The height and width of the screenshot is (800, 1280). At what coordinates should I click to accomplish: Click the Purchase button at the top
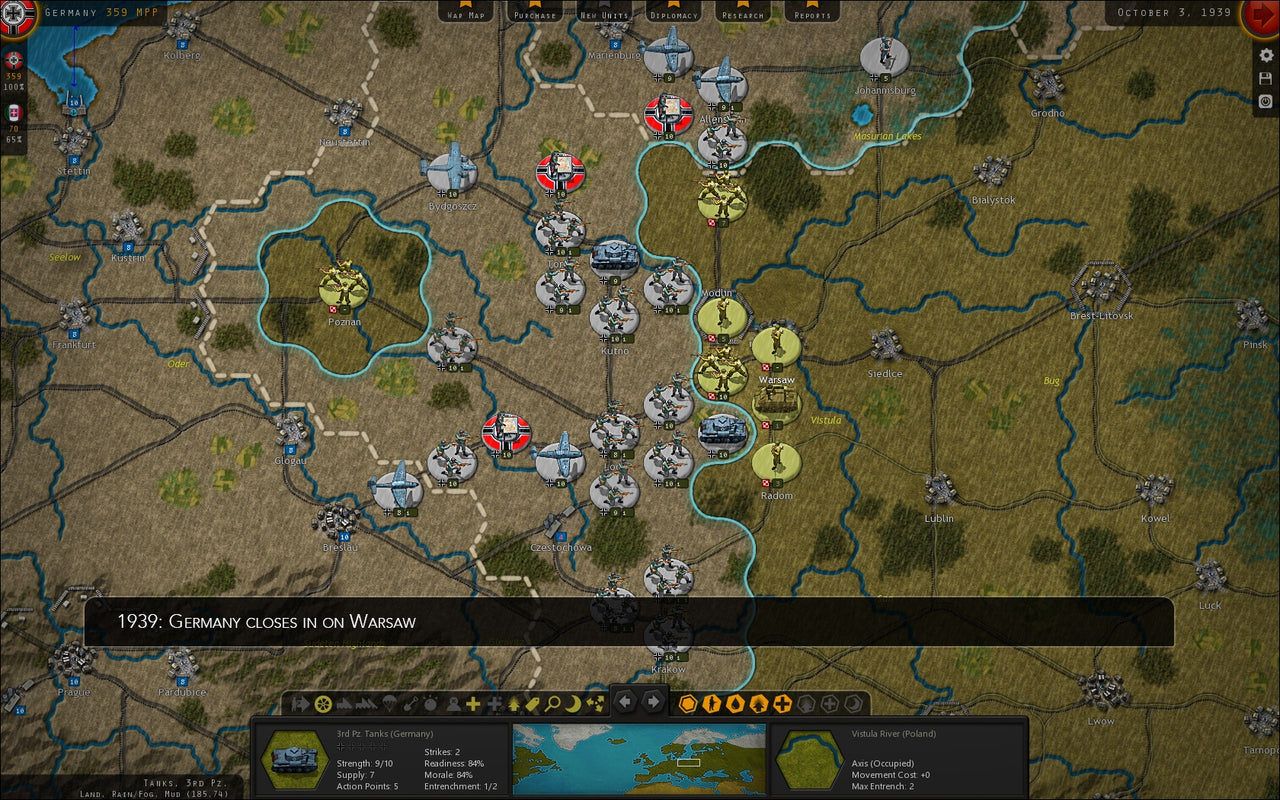click(x=535, y=14)
